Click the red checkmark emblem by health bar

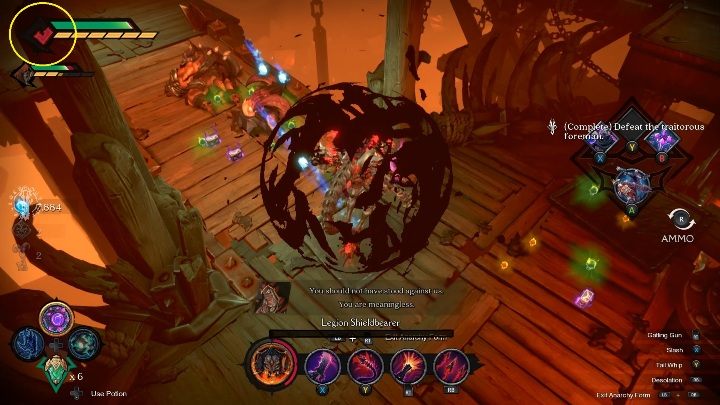41,34
